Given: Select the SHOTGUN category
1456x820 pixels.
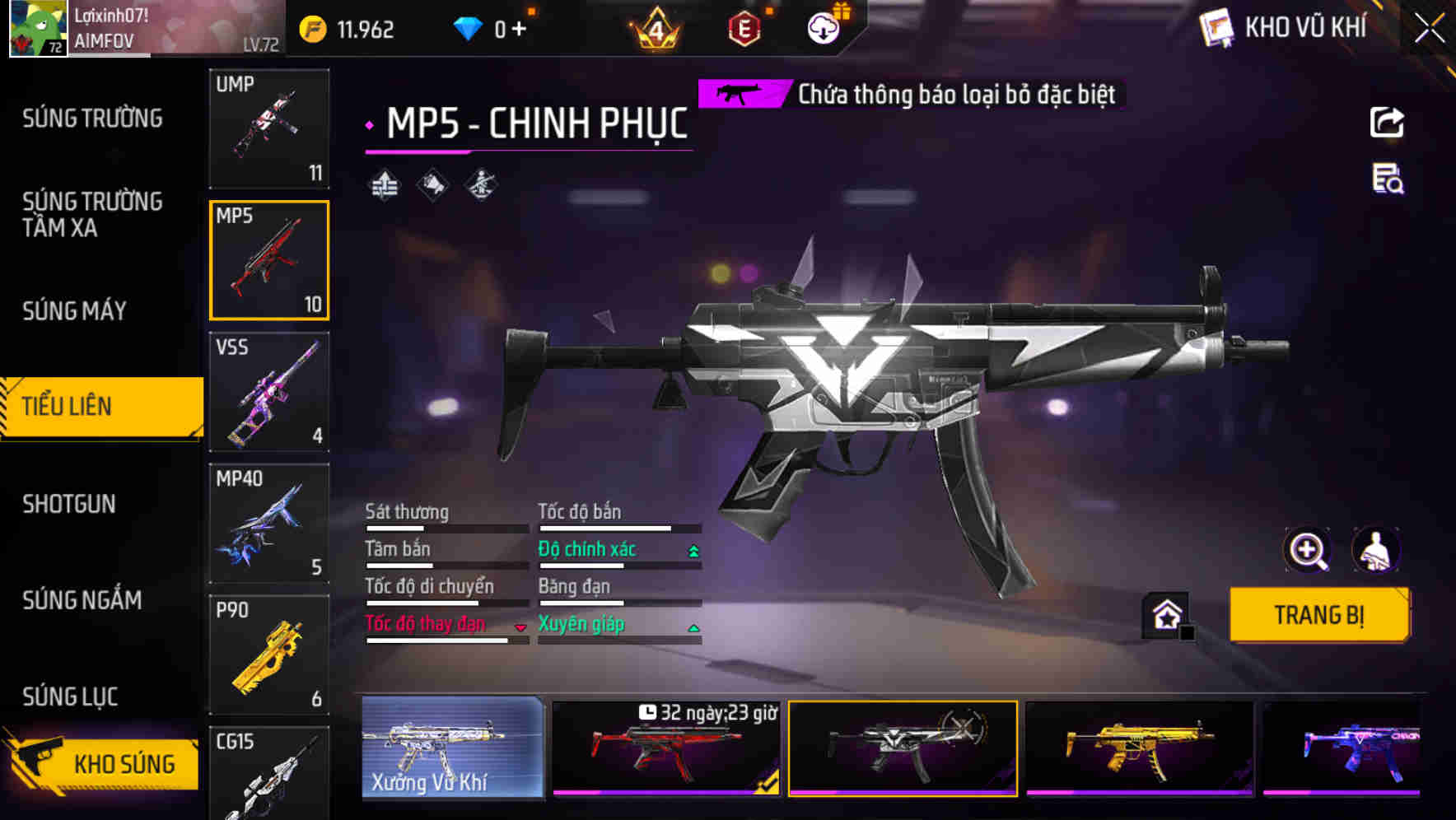Looking at the screenshot, I should tap(69, 504).
